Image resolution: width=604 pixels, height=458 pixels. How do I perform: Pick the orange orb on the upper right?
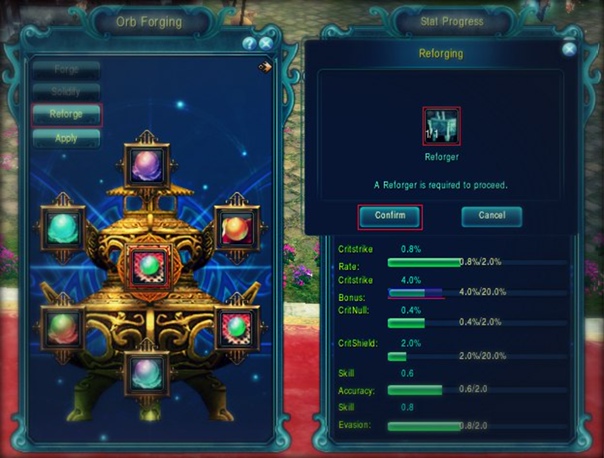pos(236,226)
